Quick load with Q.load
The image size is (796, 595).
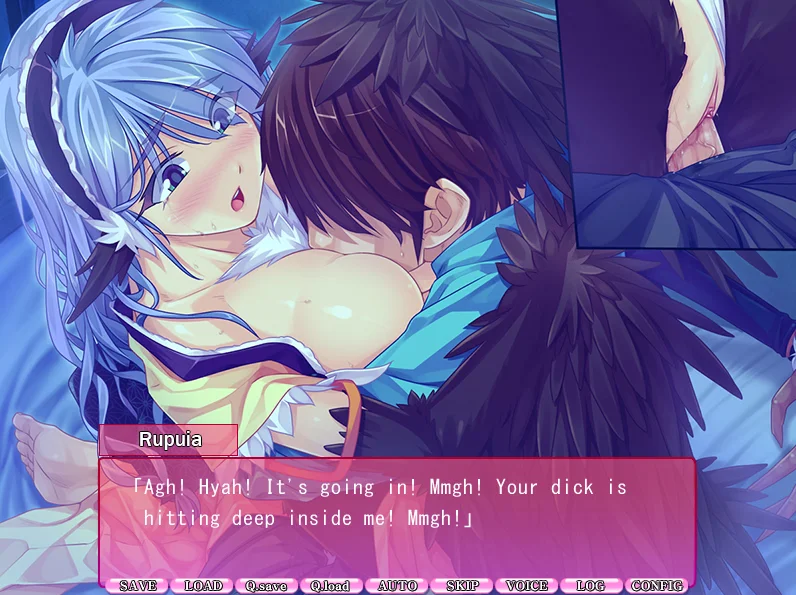click(331, 586)
